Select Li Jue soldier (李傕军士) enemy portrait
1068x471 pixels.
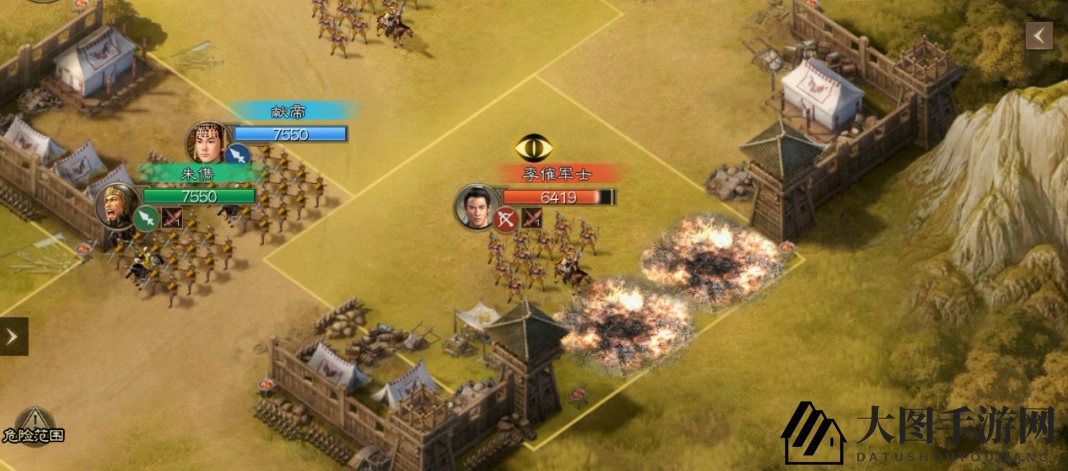[x=477, y=206]
